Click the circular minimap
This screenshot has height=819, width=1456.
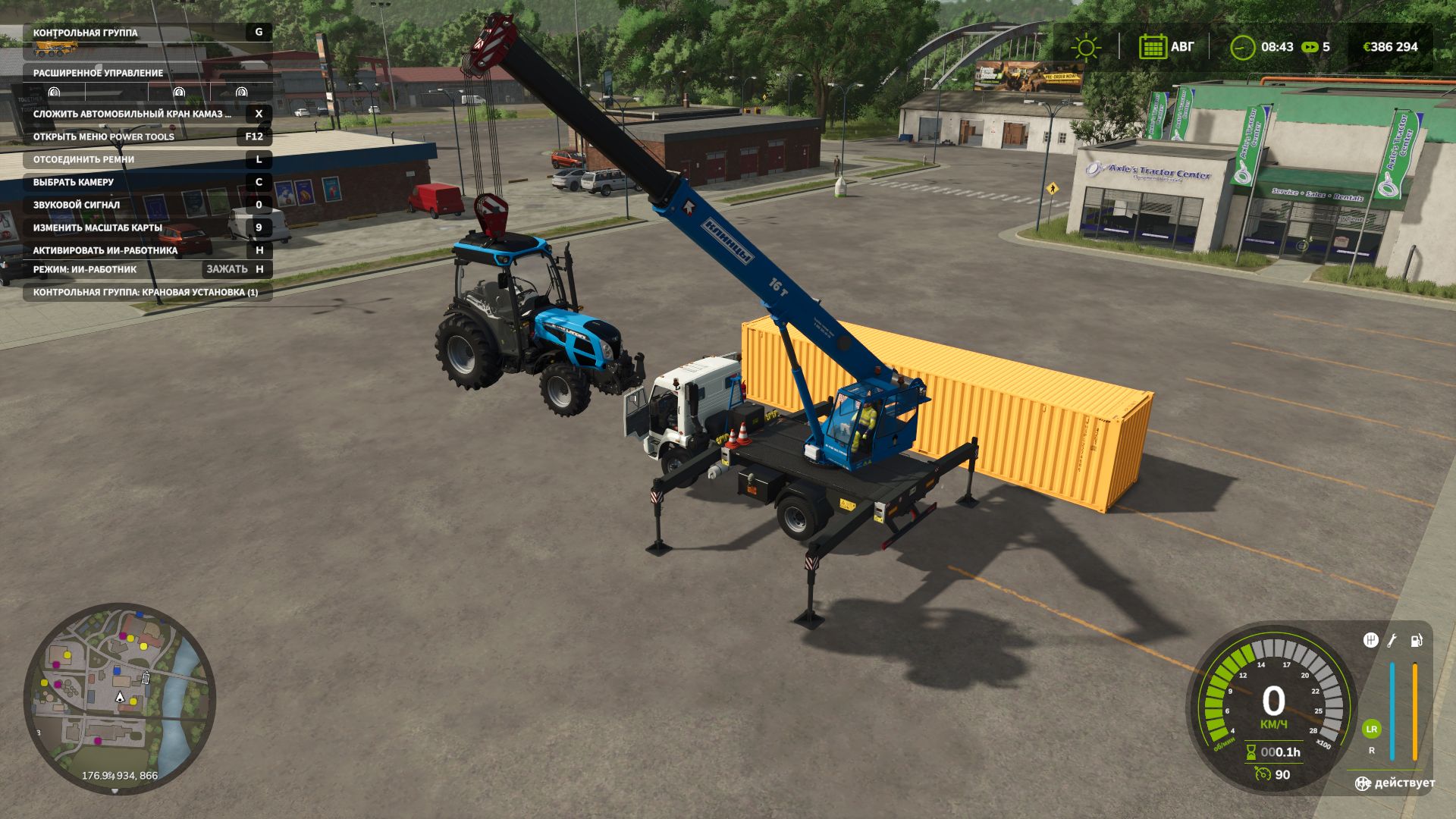click(120, 698)
